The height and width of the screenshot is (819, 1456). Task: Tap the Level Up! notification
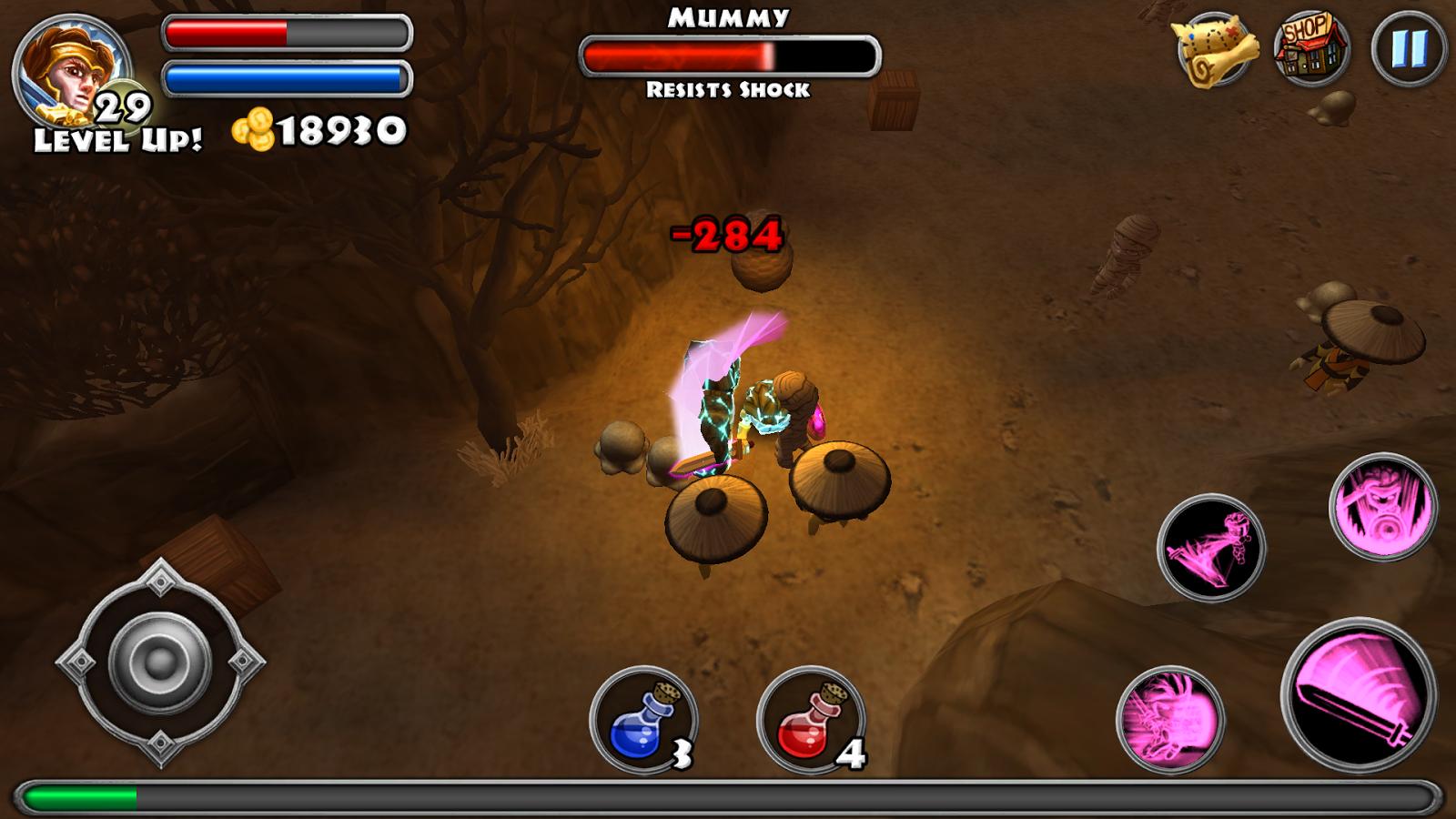click(x=118, y=140)
